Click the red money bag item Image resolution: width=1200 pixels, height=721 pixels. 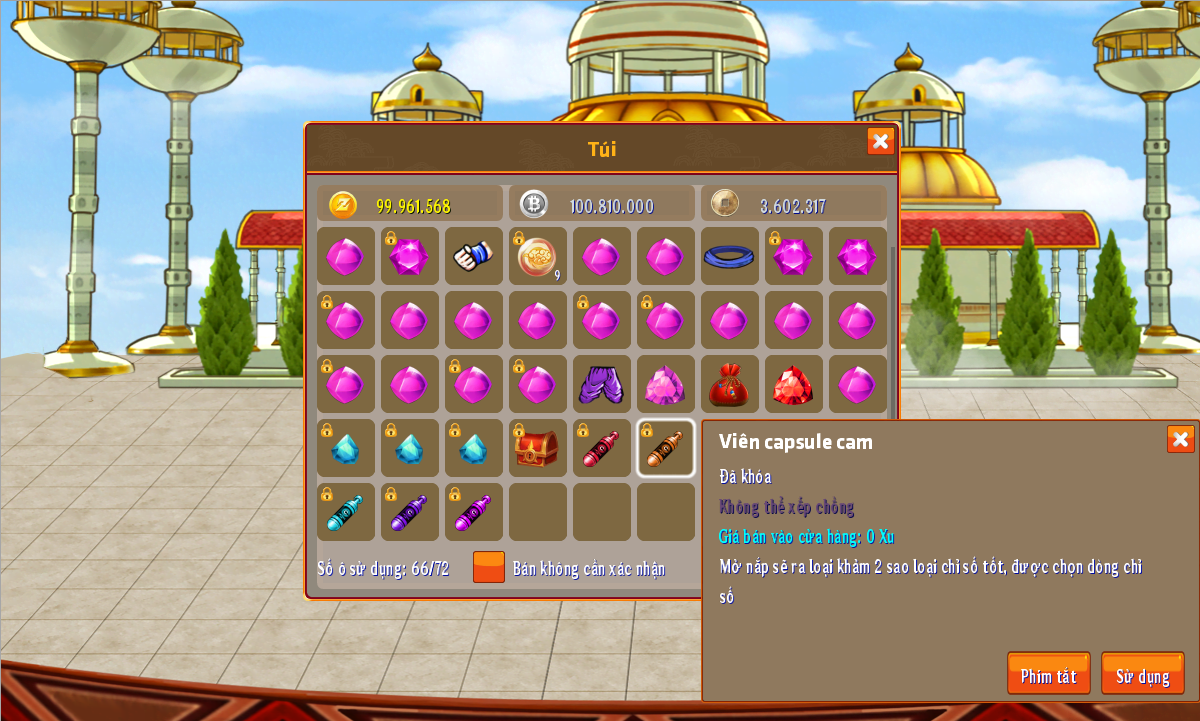[x=730, y=384]
